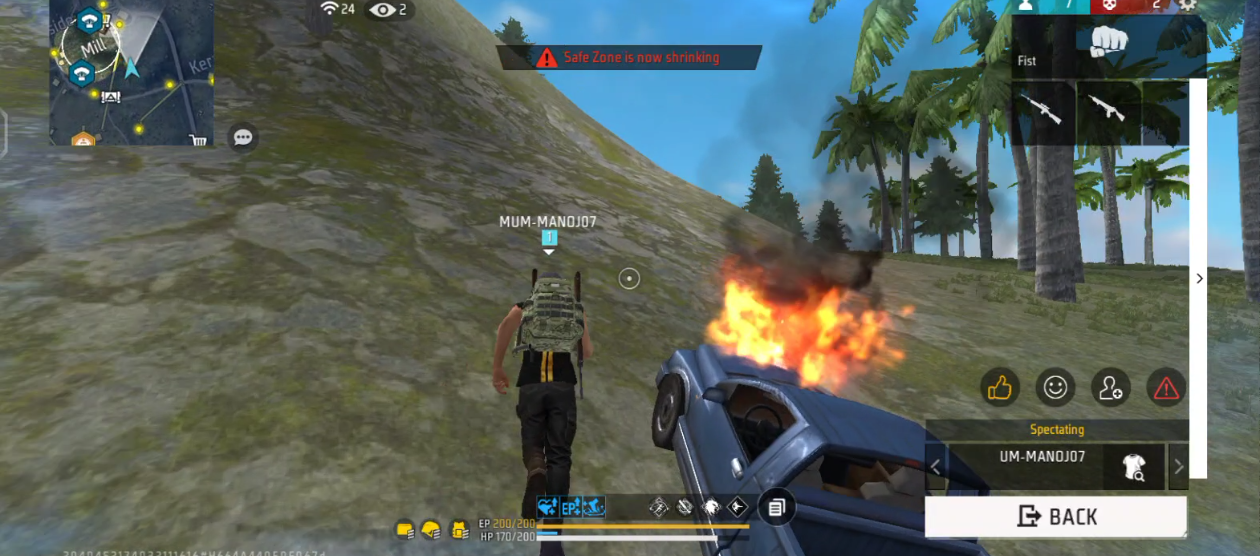Screen dimensions: 1260x556
Task: Open the chat speech bubble
Action: pos(243,137)
